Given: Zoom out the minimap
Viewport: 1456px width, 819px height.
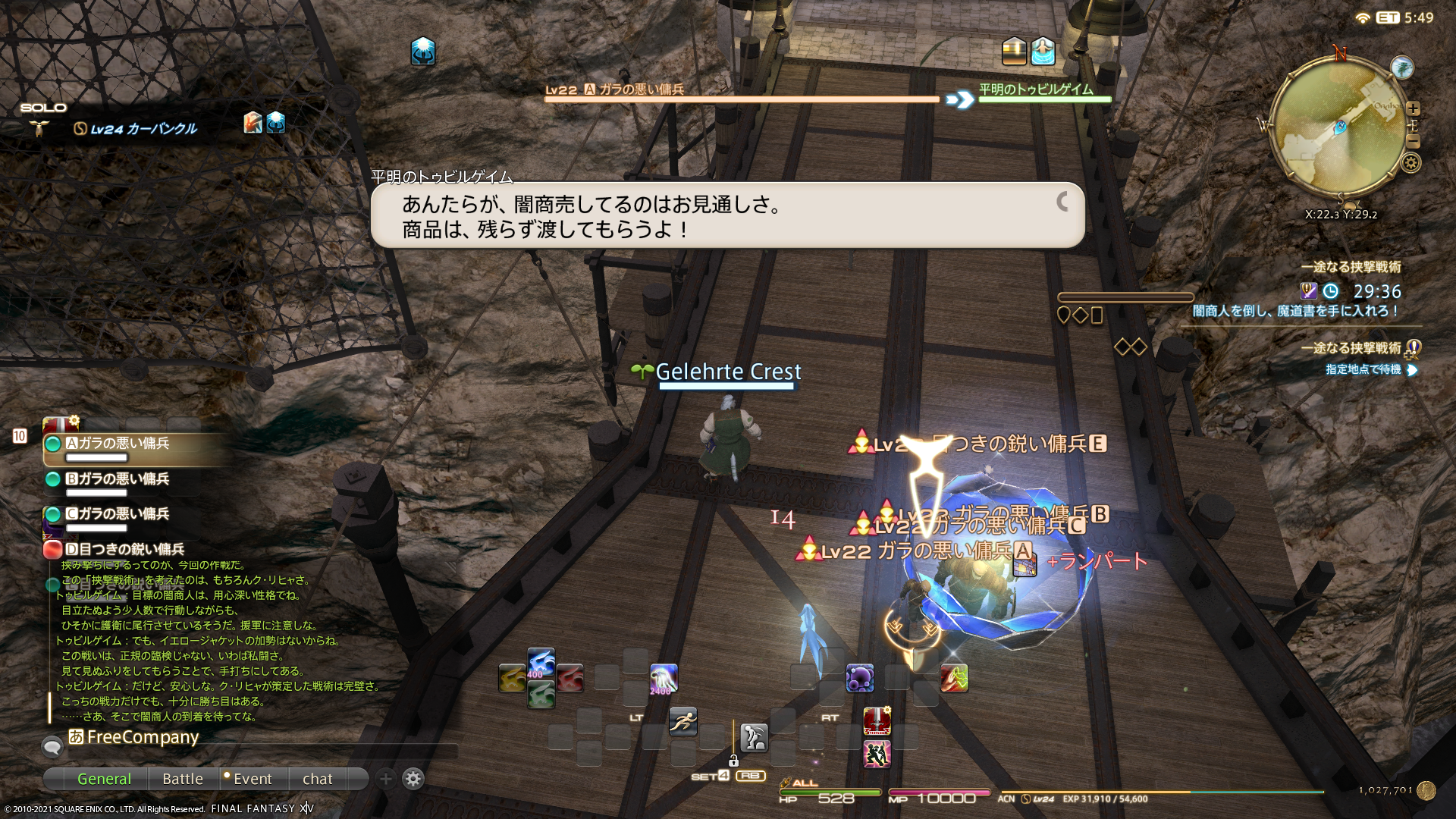Looking at the screenshot, I should pyautogui.click(x=1413, y=142).
